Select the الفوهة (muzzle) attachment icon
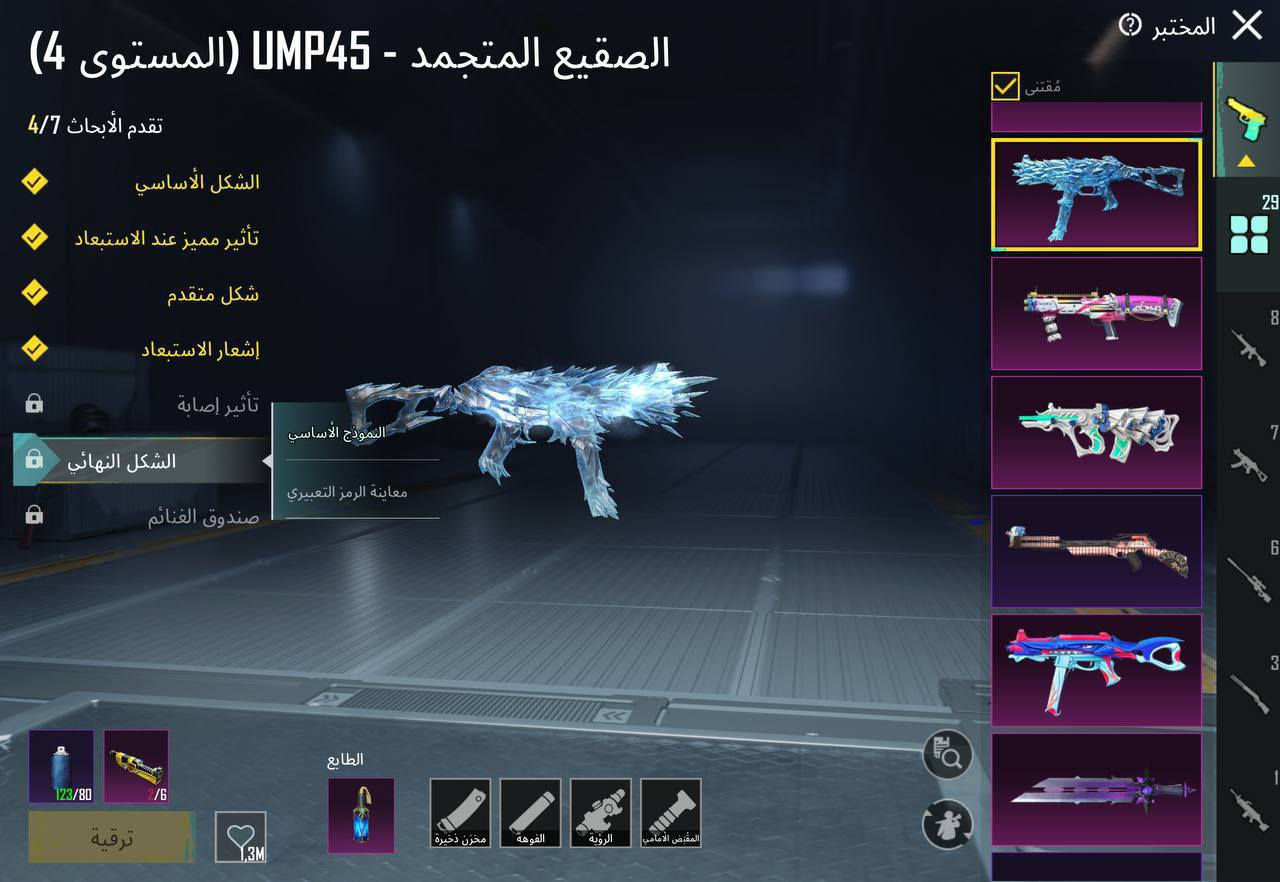This screenshot has width=1280, height=882. coord(531,812)
